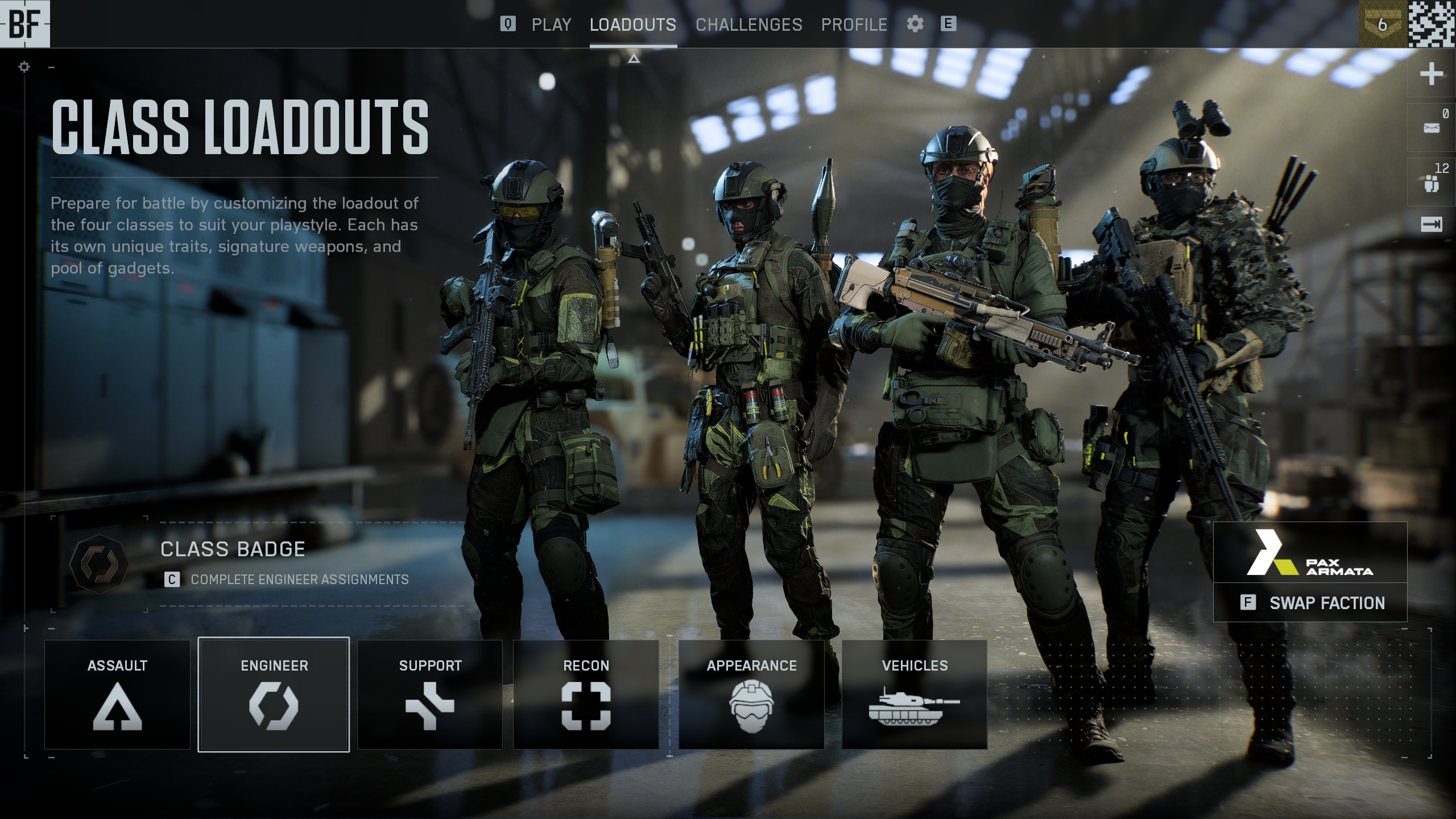
Task: Click the plus icon in the sidebar
Action: [1431, 74]
